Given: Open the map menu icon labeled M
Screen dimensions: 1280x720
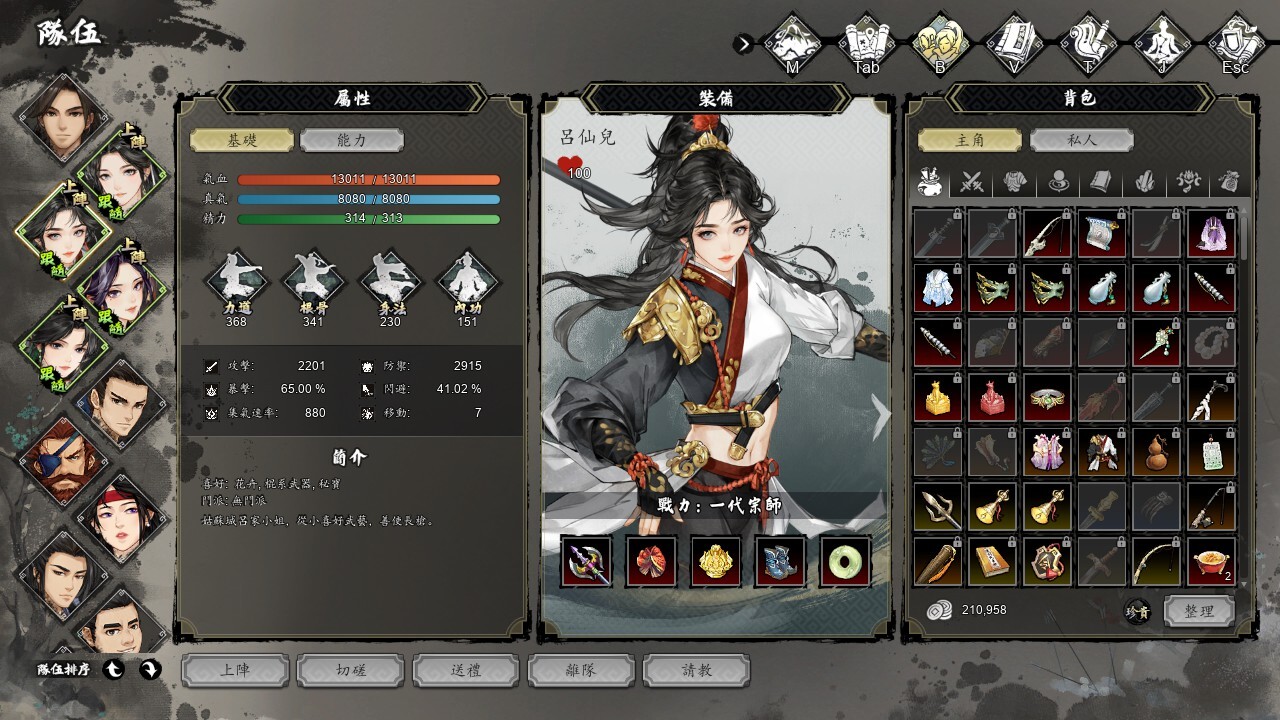Looking at the screenshot, I should click(x=792, y=42).
